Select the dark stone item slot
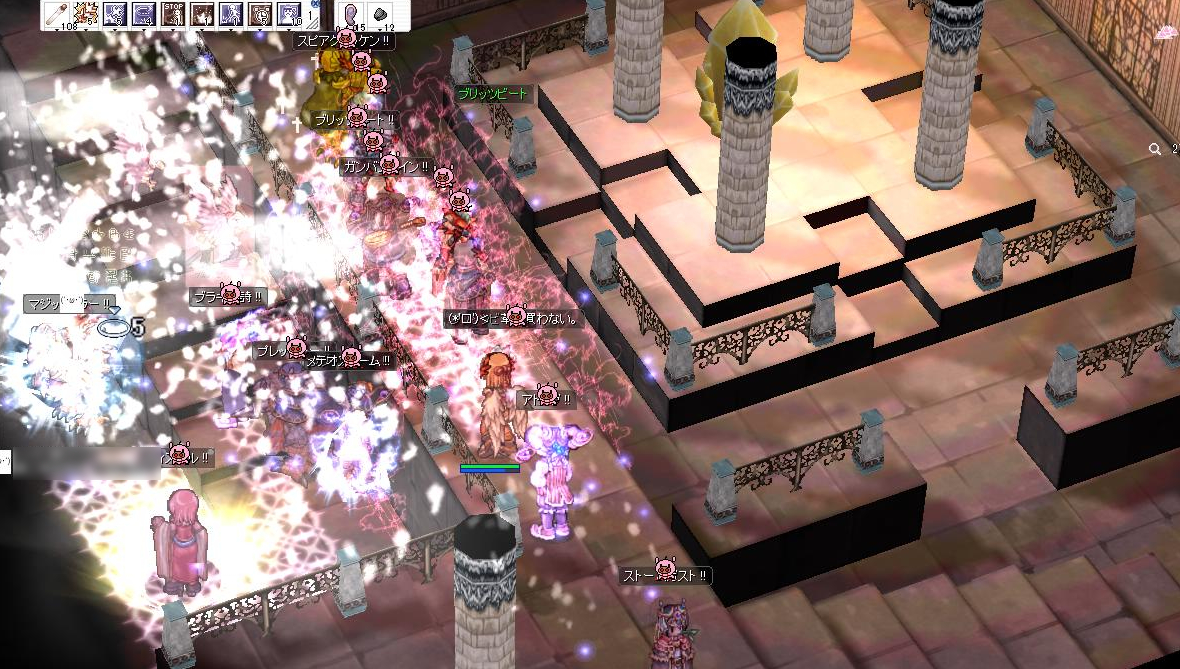 [x=382, y=13]
